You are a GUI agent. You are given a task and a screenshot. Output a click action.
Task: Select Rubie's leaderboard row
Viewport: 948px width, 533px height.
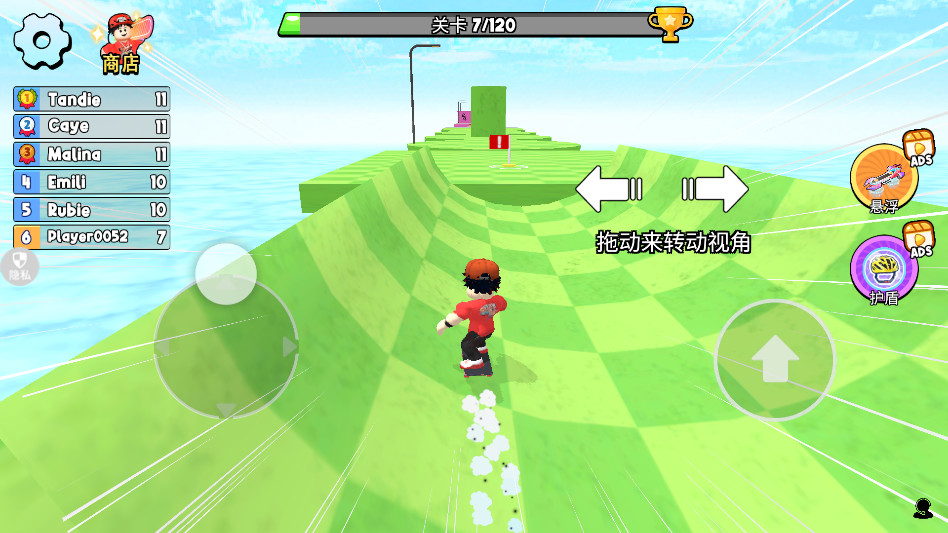pyautogui.click(x=92, y=210)
